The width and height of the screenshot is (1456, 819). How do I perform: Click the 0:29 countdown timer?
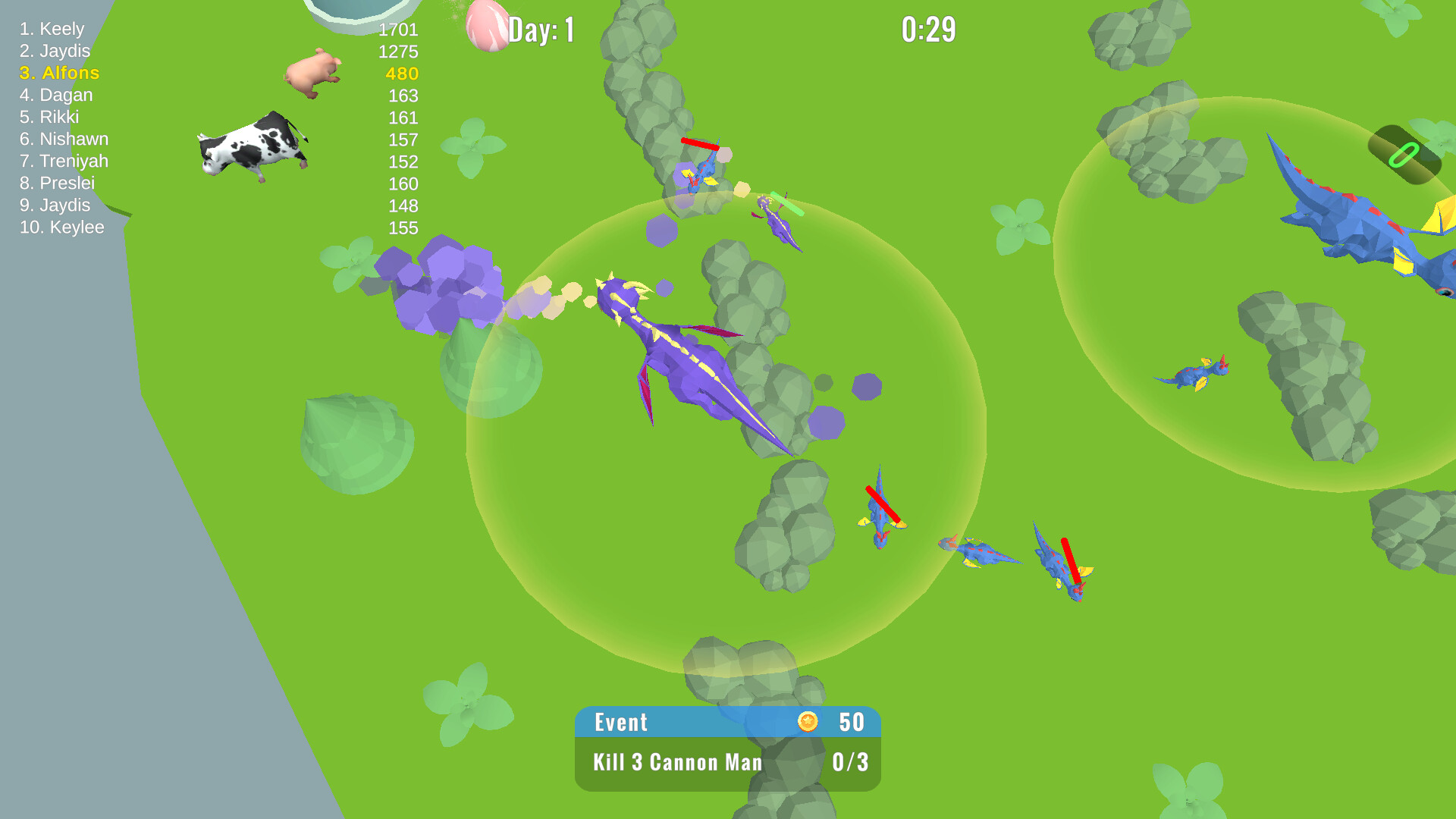928,28
